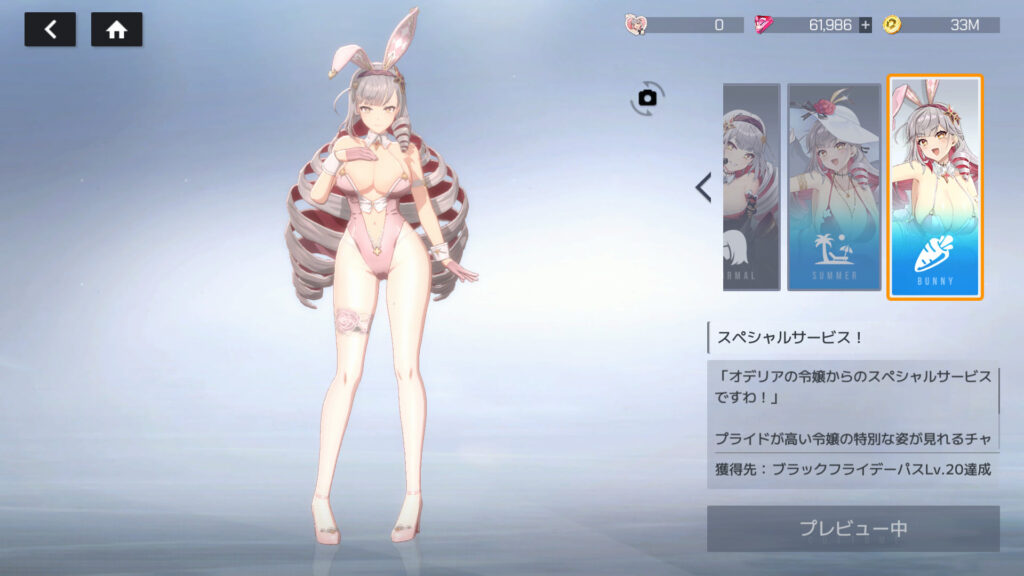
Task: Click the プレビュー中 preview button
Action: [x=853, y=528]
